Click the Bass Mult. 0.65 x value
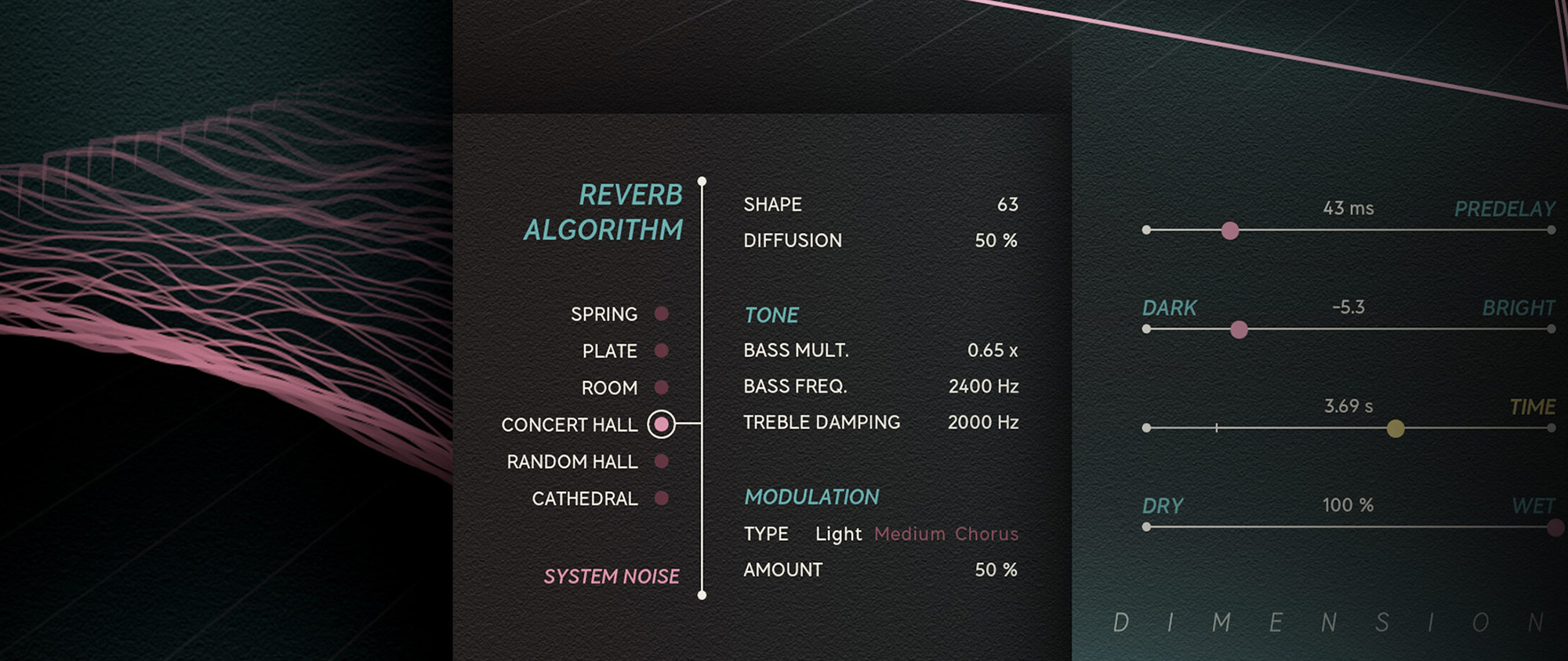 [992, 350]
